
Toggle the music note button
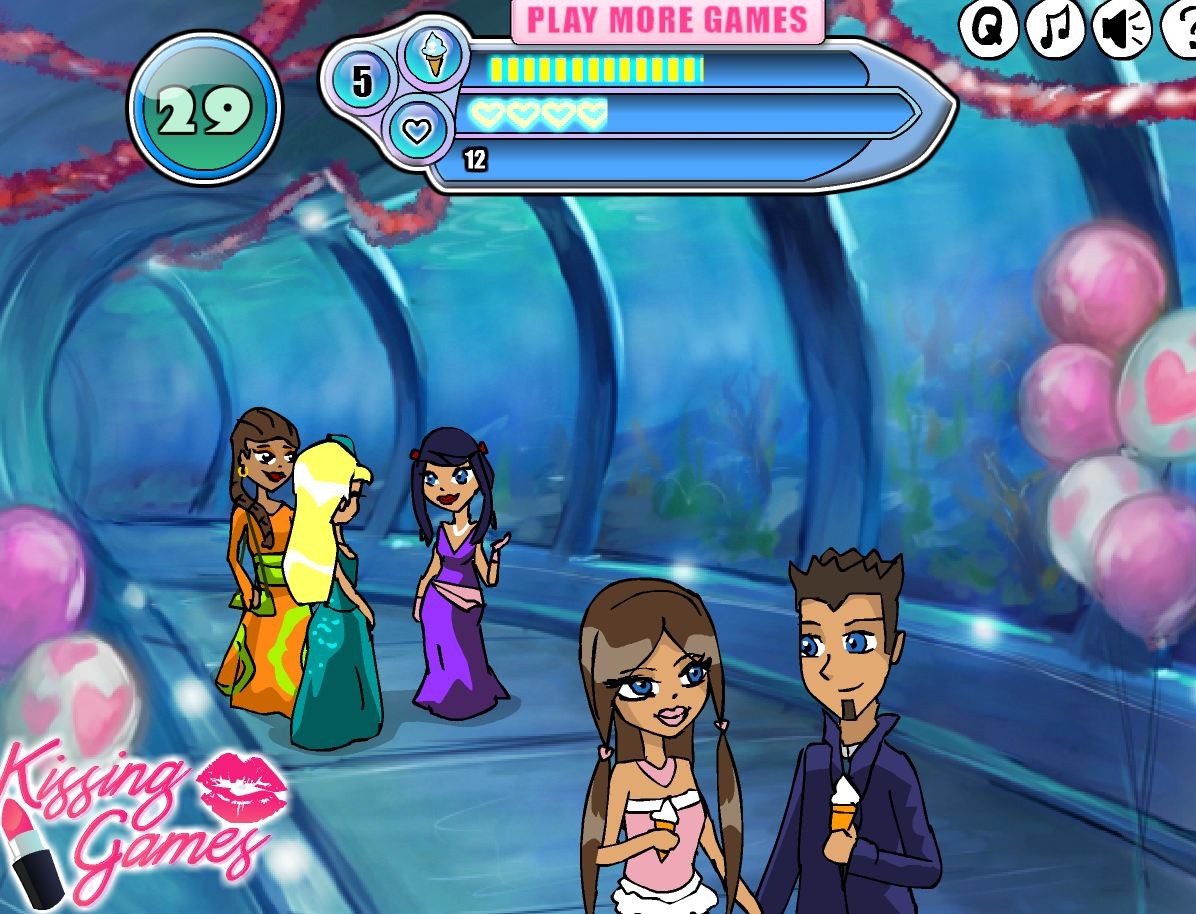click(x=1054, y=29)
